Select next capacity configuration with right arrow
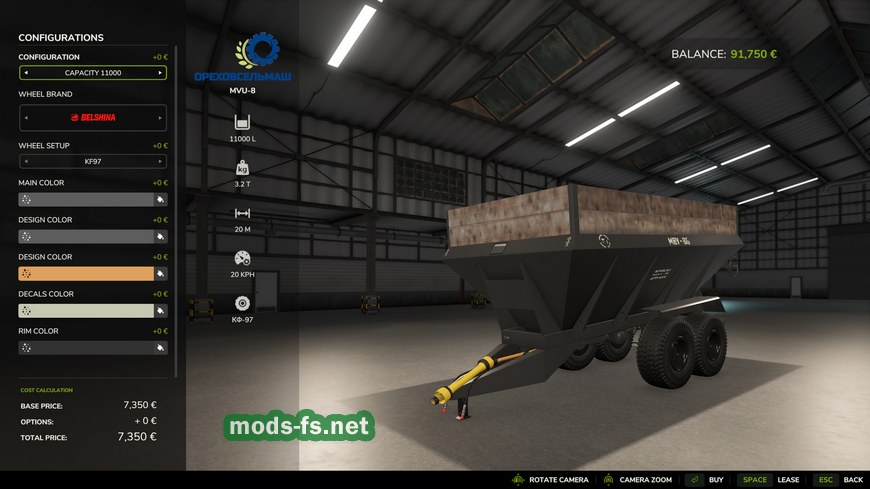The image size is (870, 489). tap(160, 73)
